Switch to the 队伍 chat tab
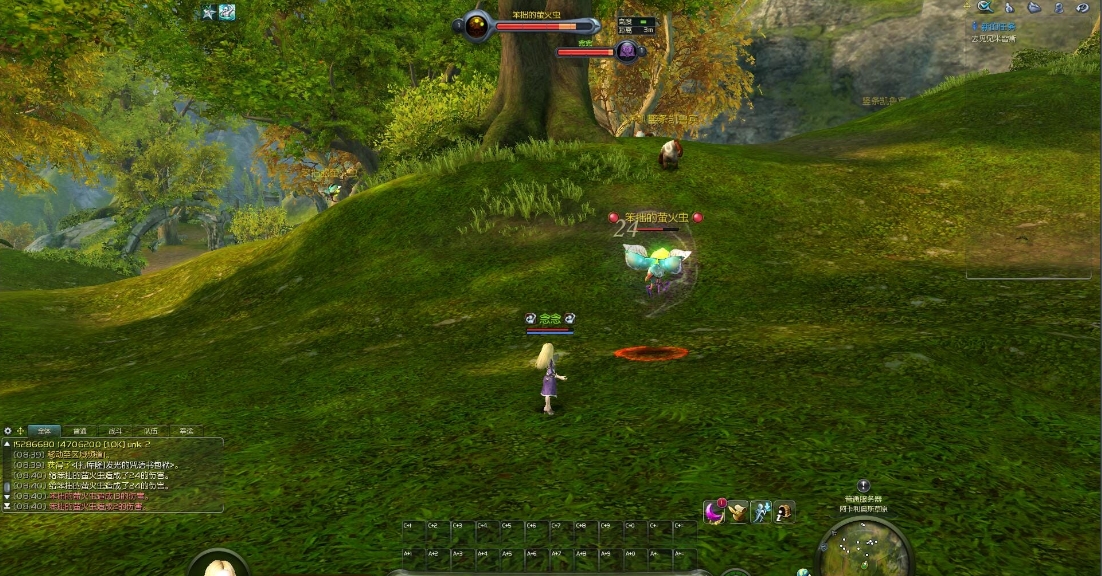1102x576 pixels. click(x=150, y=430)
